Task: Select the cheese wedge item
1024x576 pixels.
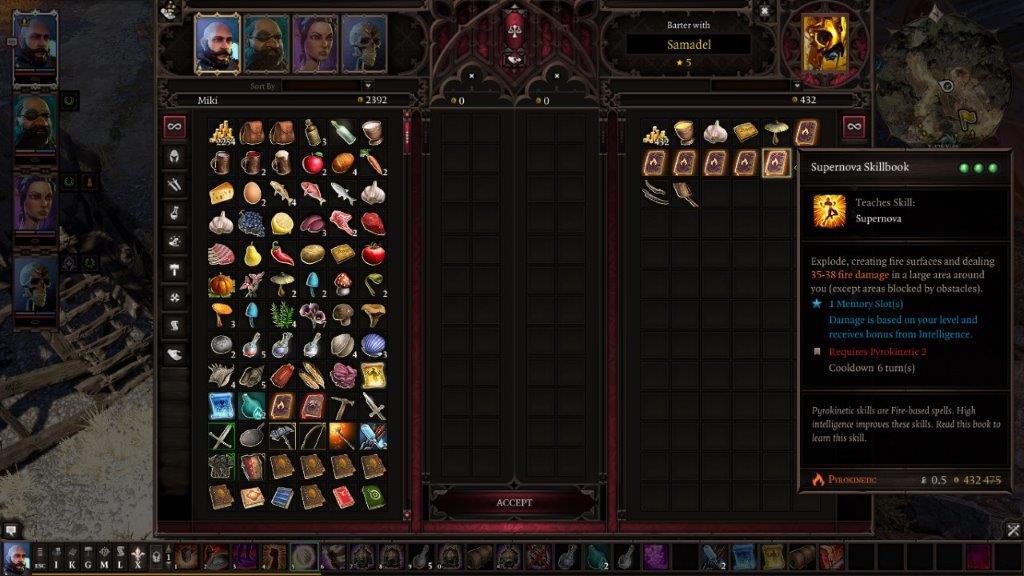Action: click(222, 193)
